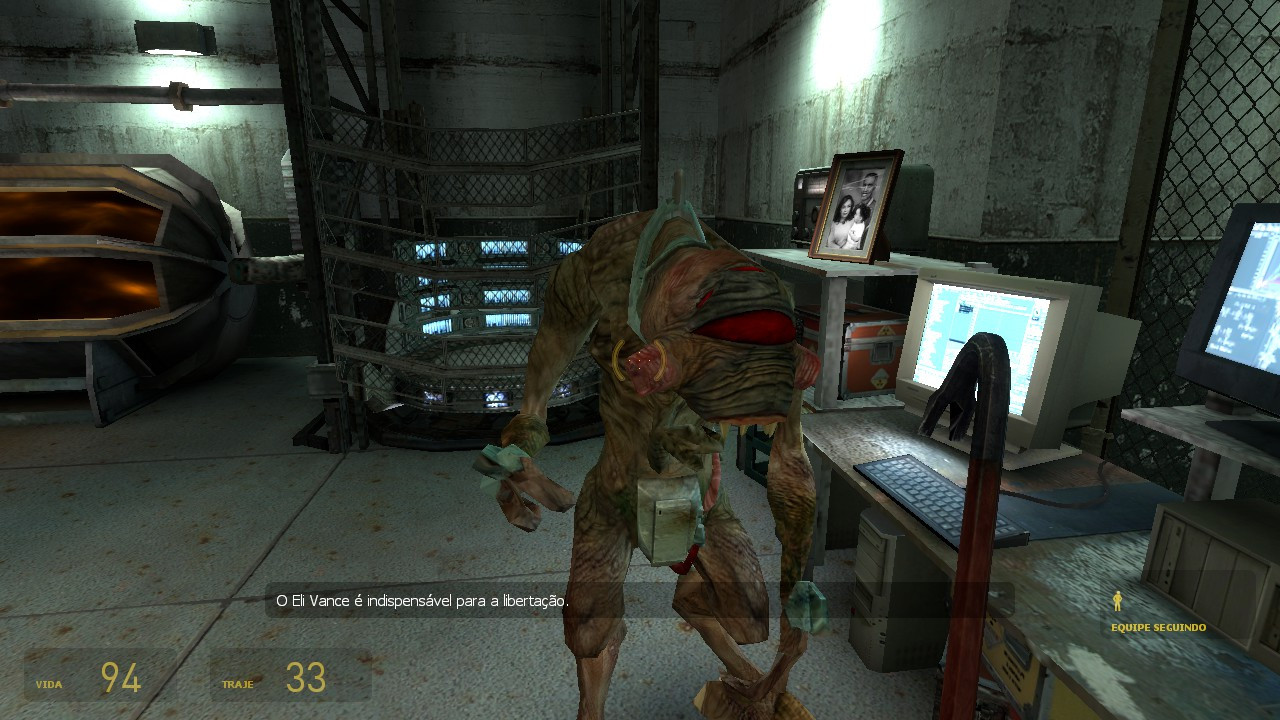
Task: Click the crosshair in the screen center
Action: click(640, 360)
